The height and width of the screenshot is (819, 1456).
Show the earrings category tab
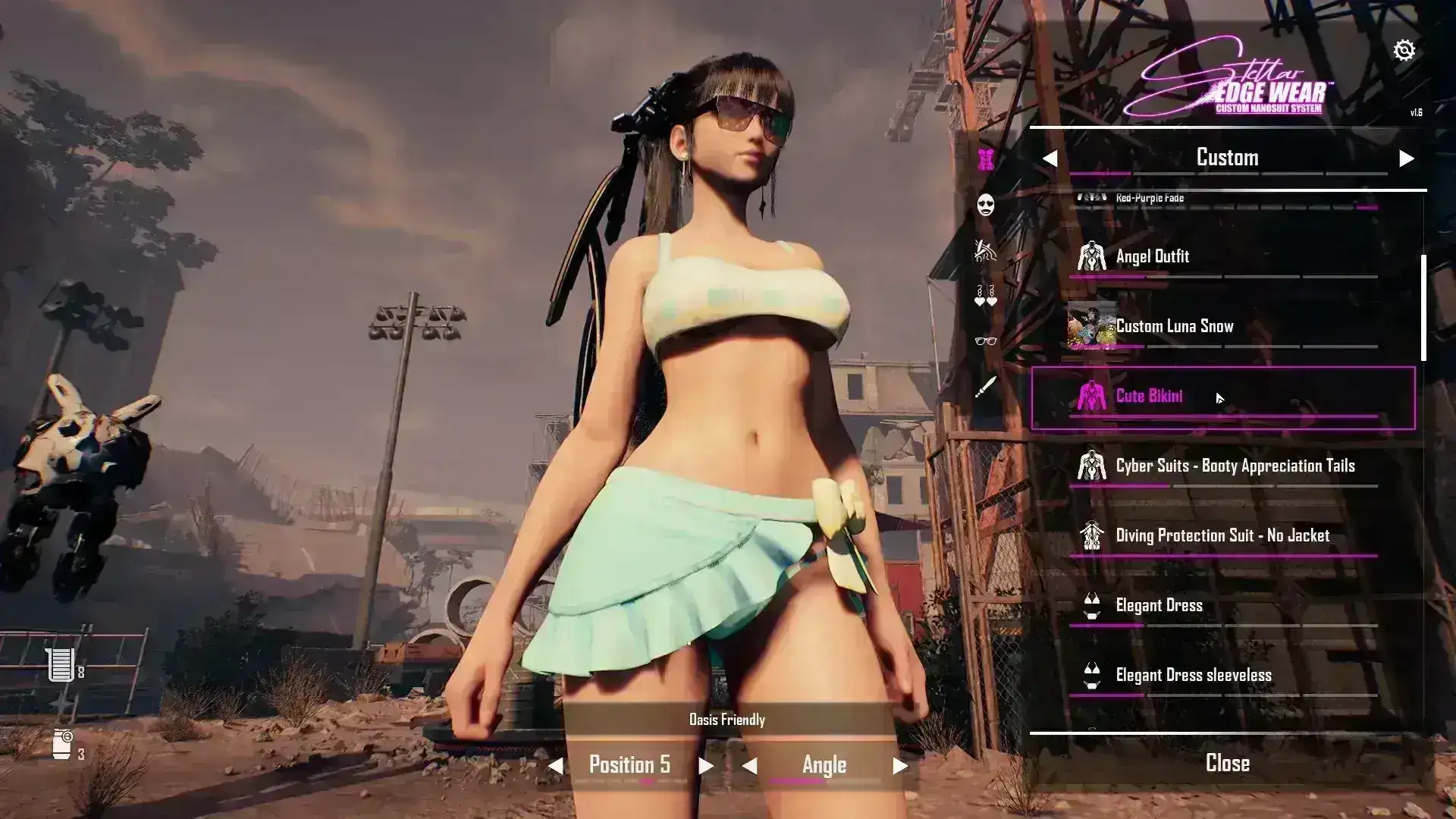[x=986, y=296]
